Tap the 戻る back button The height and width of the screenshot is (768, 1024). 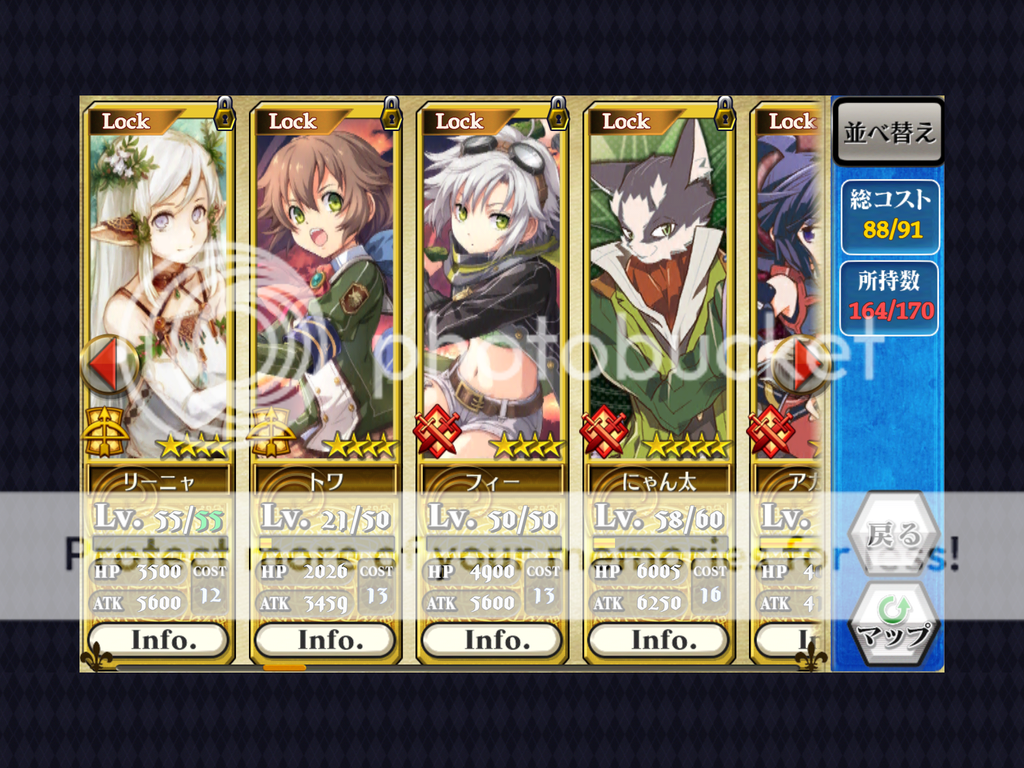893,535
